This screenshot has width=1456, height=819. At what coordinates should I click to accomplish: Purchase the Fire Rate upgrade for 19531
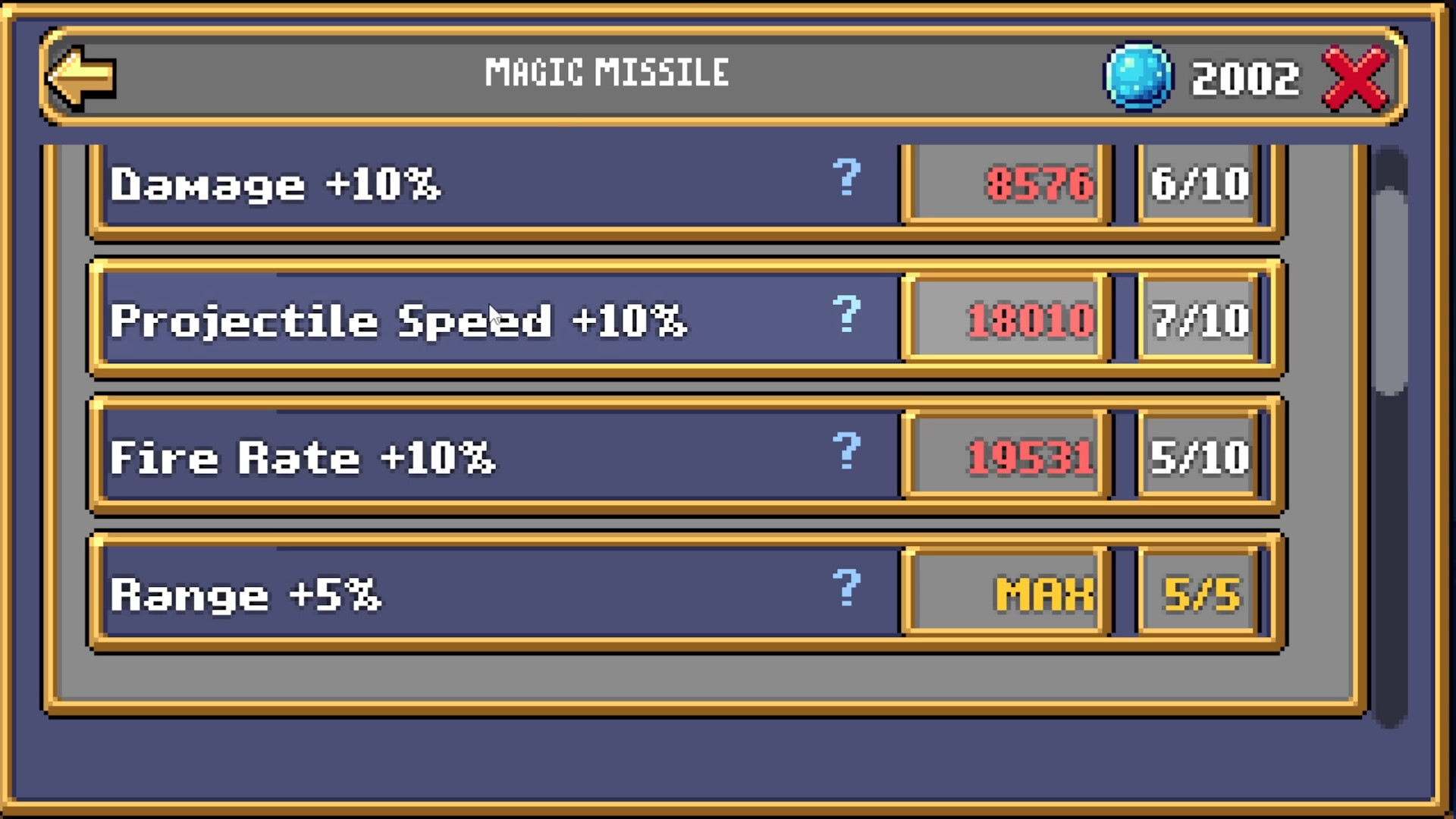(x=1003, y=456)
